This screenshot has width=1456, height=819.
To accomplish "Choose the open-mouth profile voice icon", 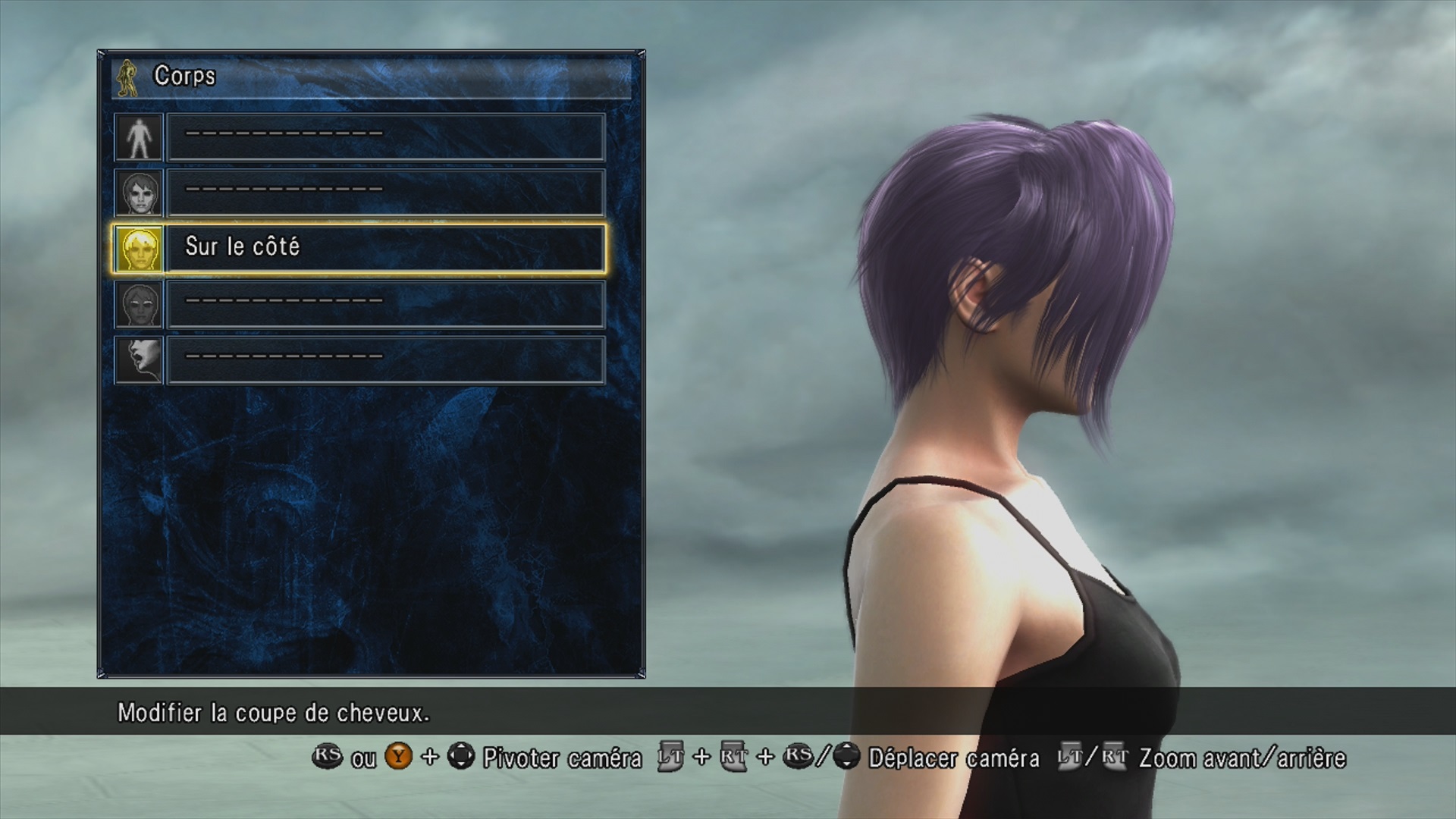I will (x=139, y=360).
